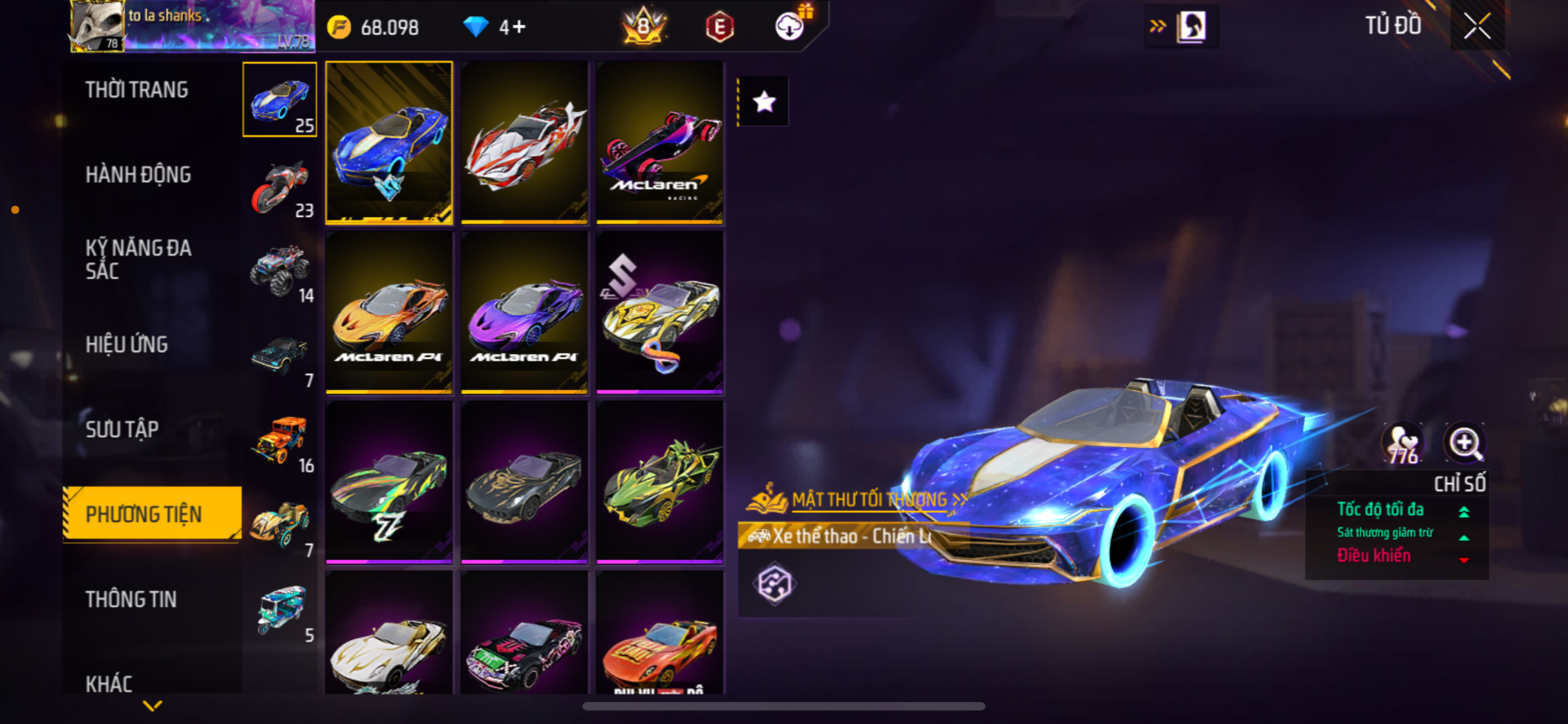1568x724 pixels.
Task: Open the player profile avatar
Action: coord(97,26)
